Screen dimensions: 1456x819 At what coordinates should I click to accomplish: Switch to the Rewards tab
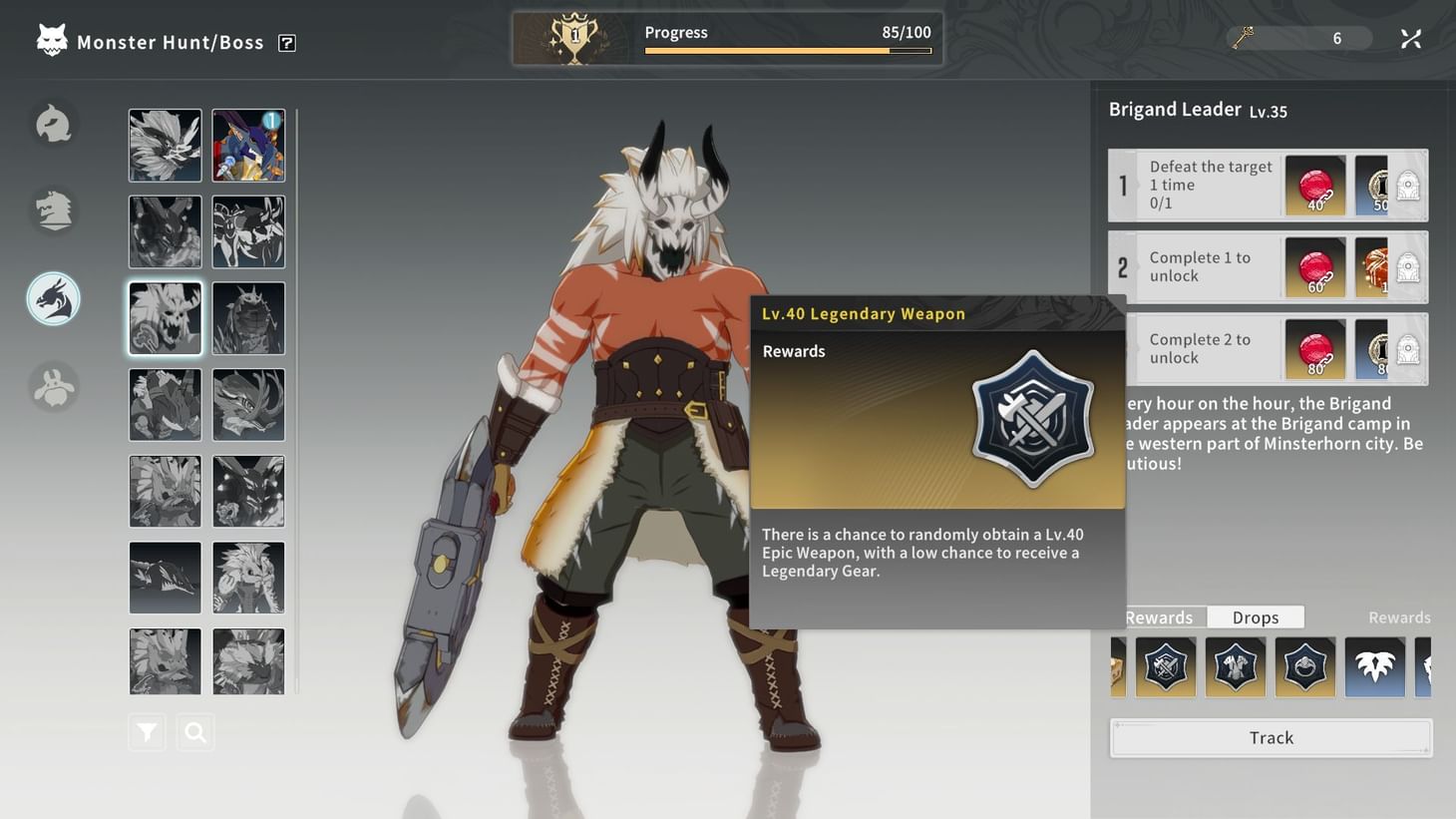click(x=1158, y=616)
